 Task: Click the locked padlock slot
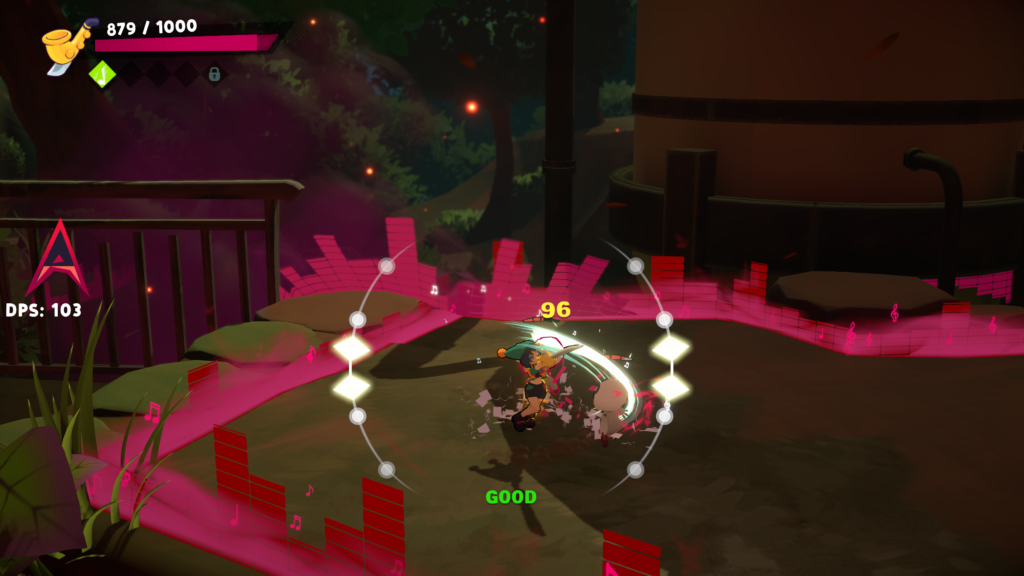(x=214, y=73)
